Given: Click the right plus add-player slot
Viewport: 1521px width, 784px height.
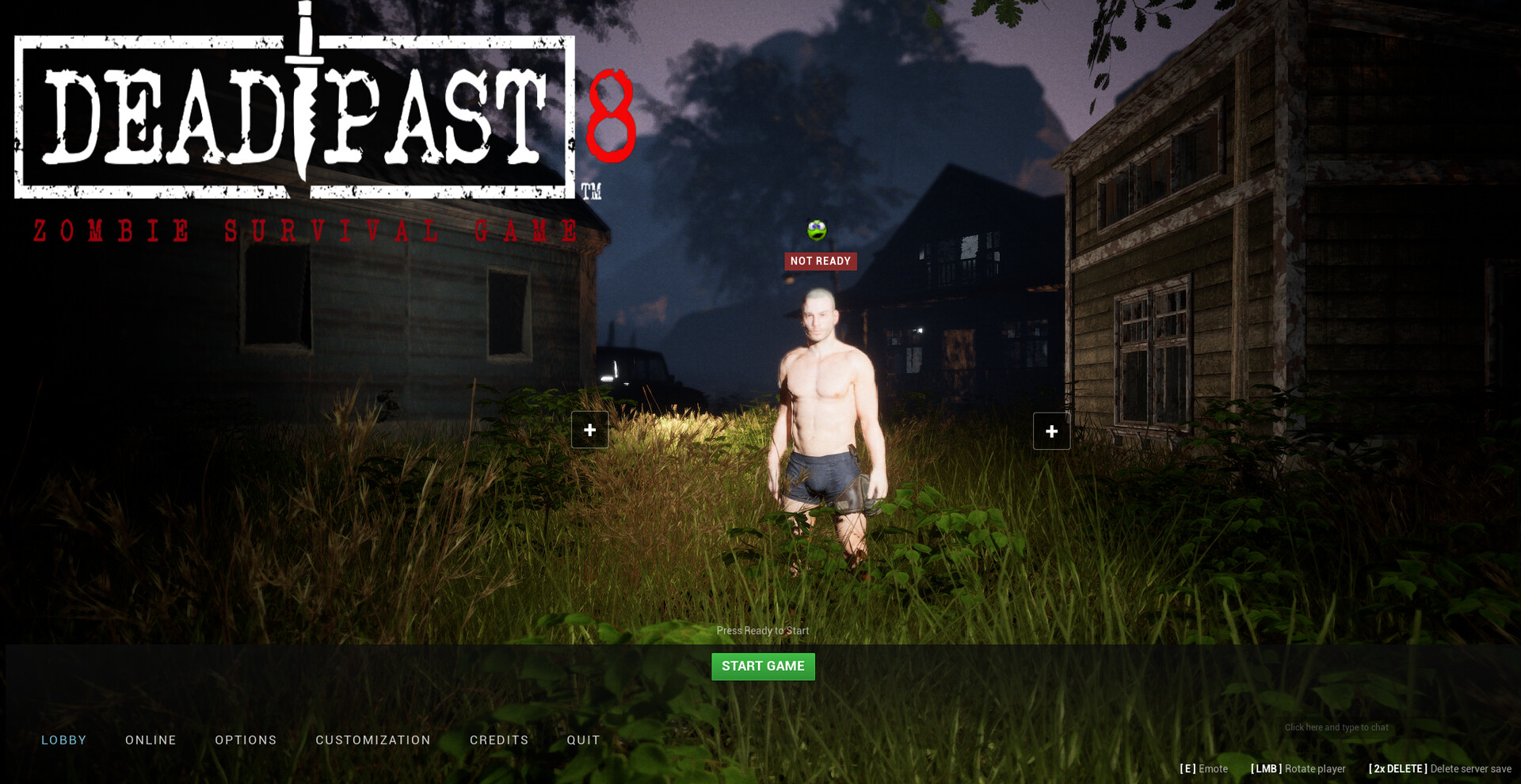Looking at the screenshot, I should coord(1051,431).
